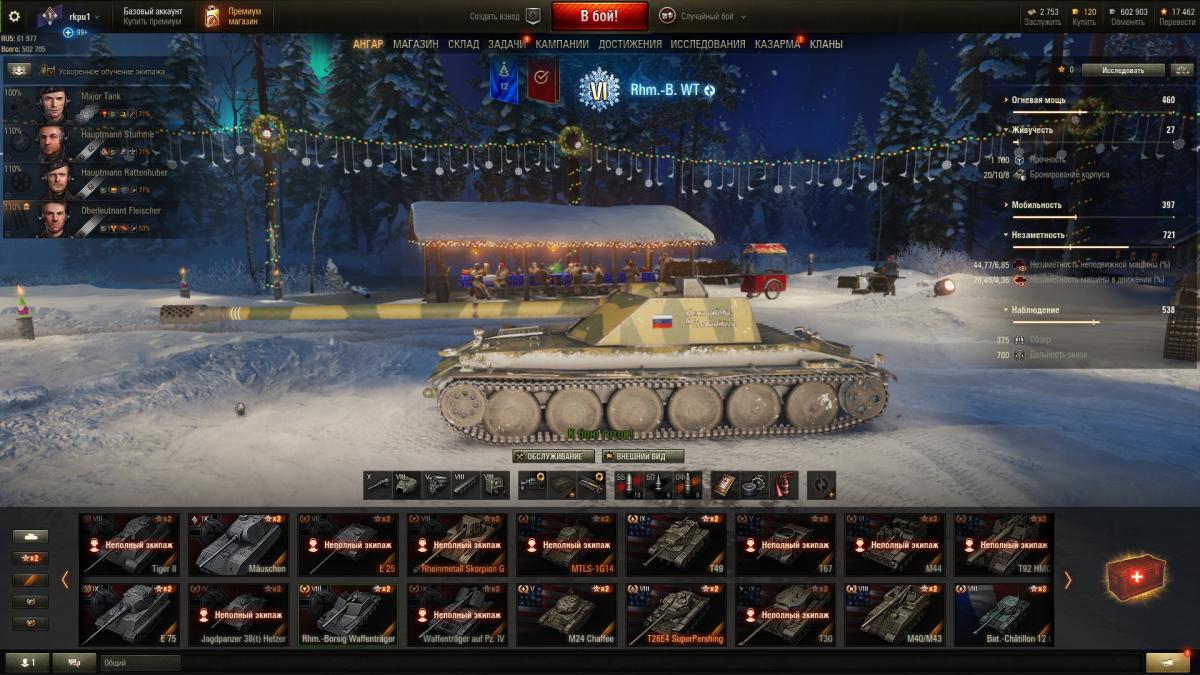The image size is (1200, 675).
Task: Pick the T26E4 SuperPershing tank
Action: click(x=676, y=615)
